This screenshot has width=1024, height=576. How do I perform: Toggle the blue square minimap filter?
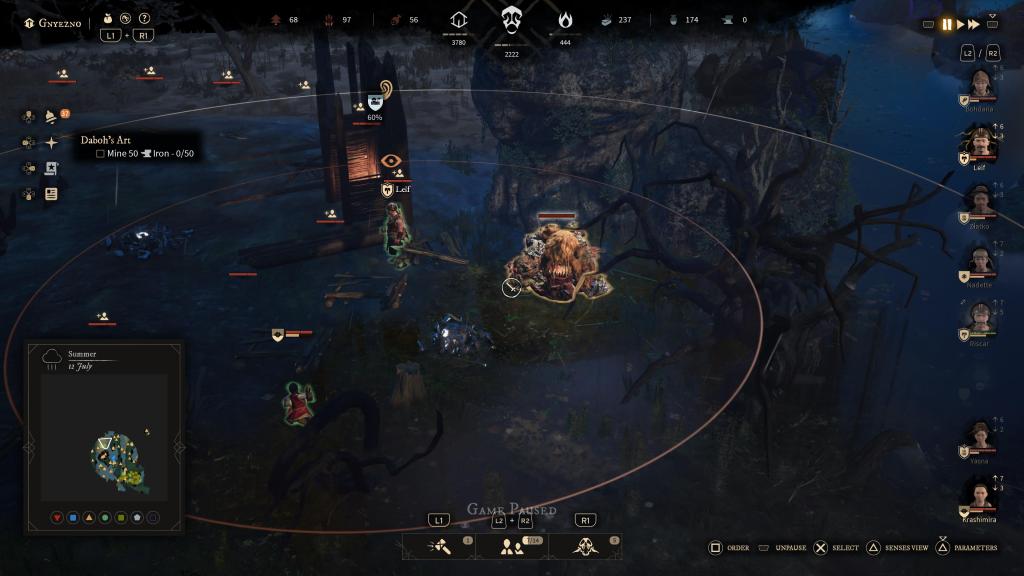point(73,518)
